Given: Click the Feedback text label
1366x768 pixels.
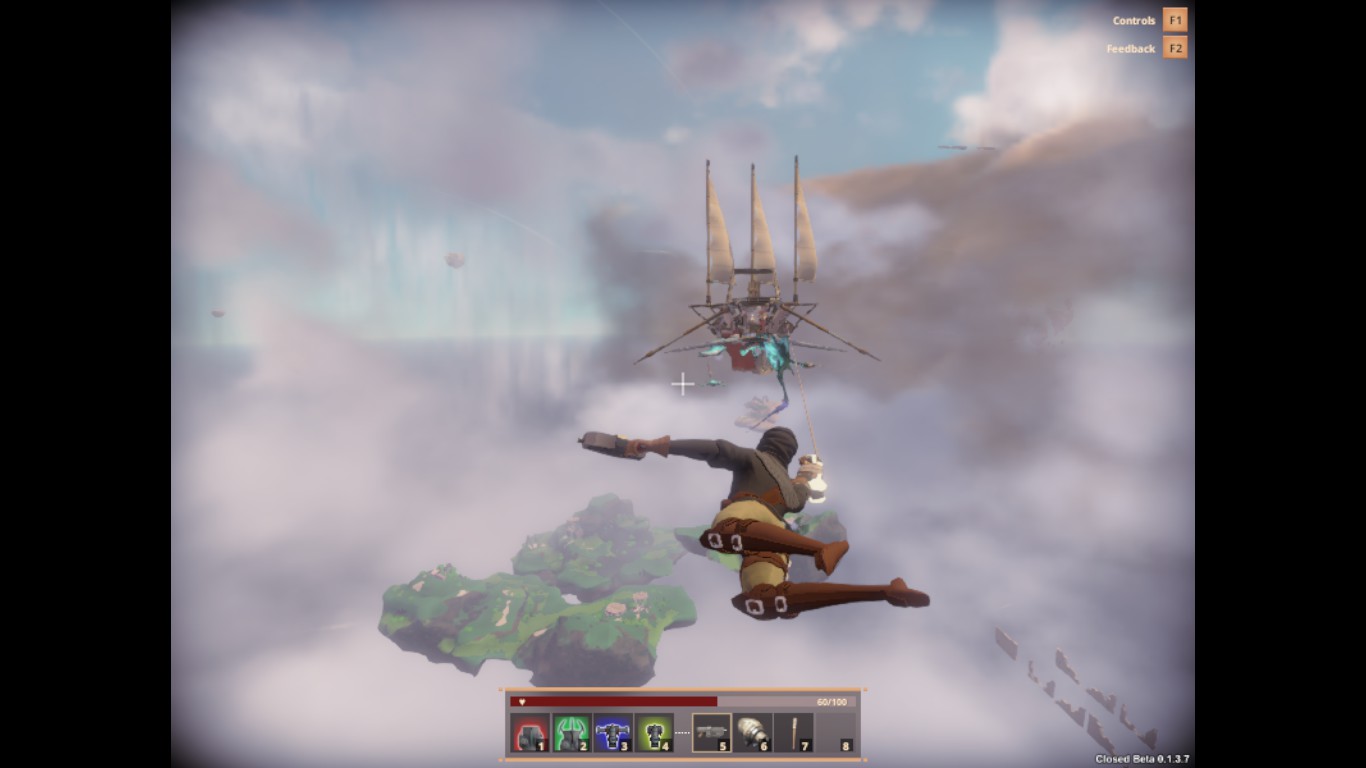Looking at the screenshot, I should (1130, 47).
